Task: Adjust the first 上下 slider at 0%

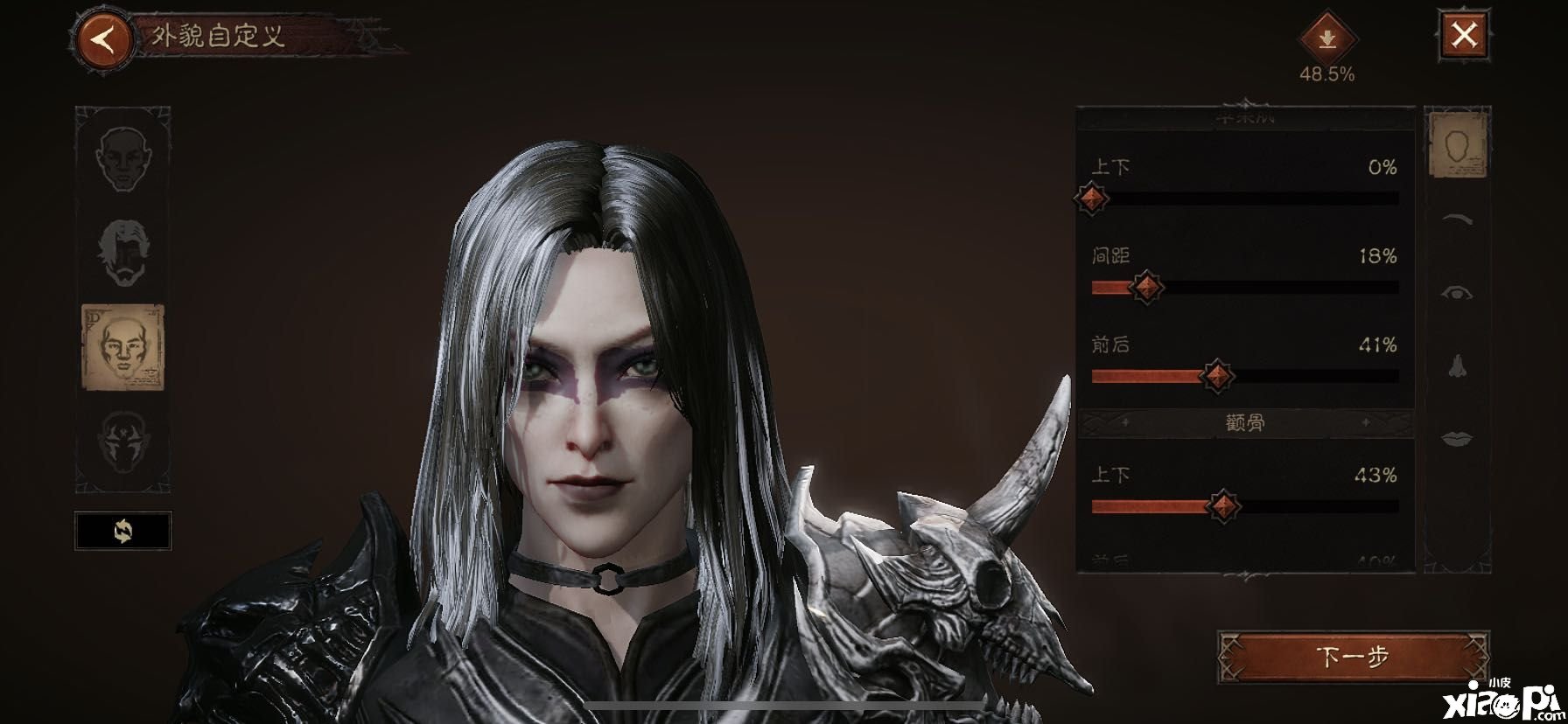Action: tap(1091, 198)
